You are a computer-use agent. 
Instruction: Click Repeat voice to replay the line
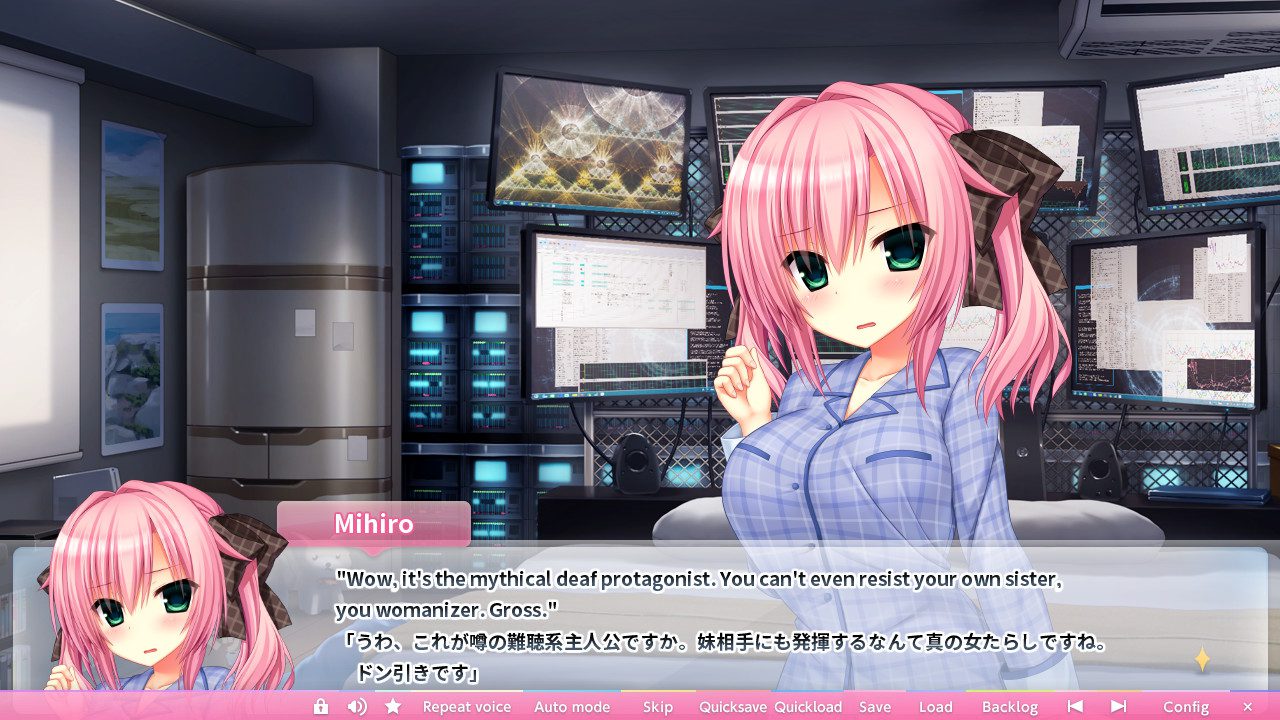466,706
